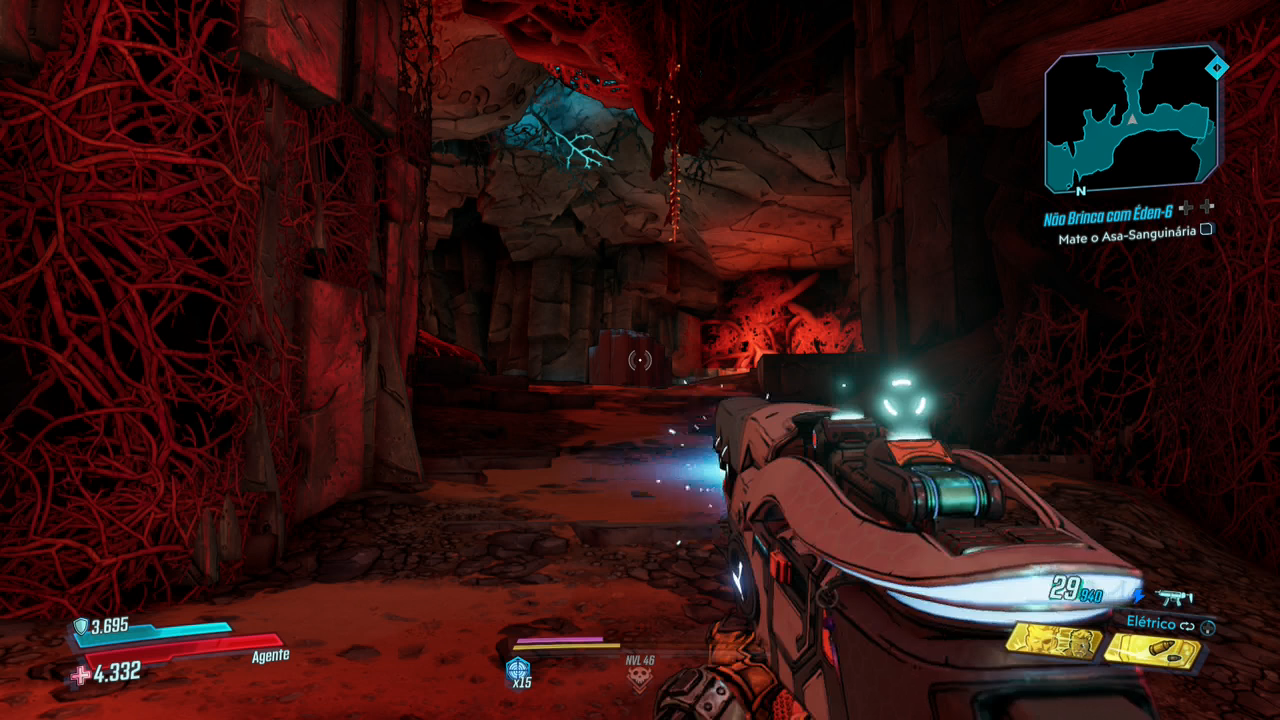Click the blue crosshair icon marked x15
Viewport: 1280px width, 720px height.
(x=518, y=670)
